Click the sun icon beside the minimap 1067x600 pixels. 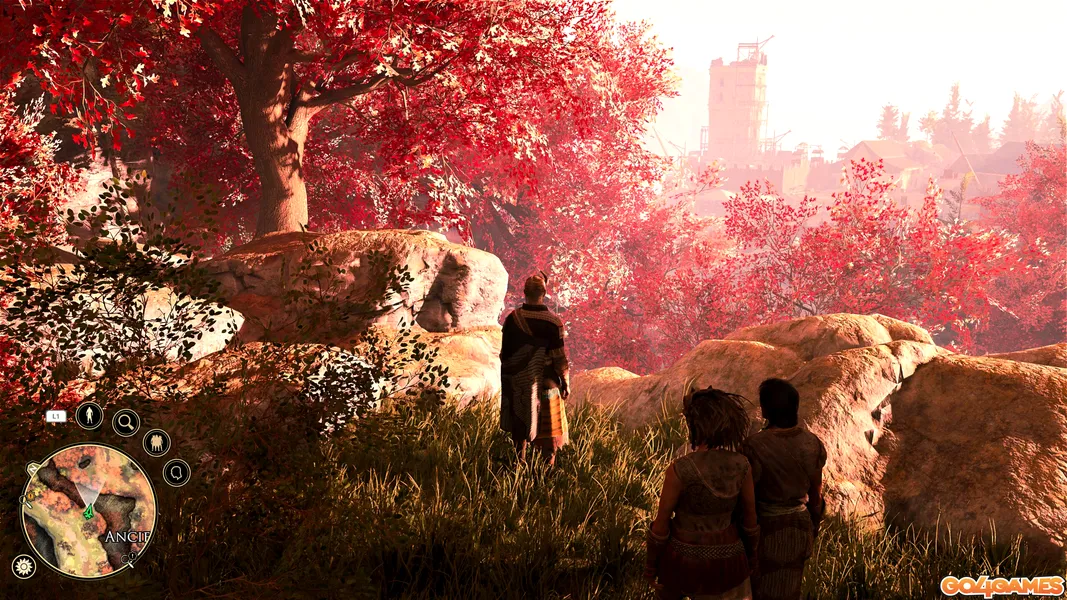click(x=22, y=566)
